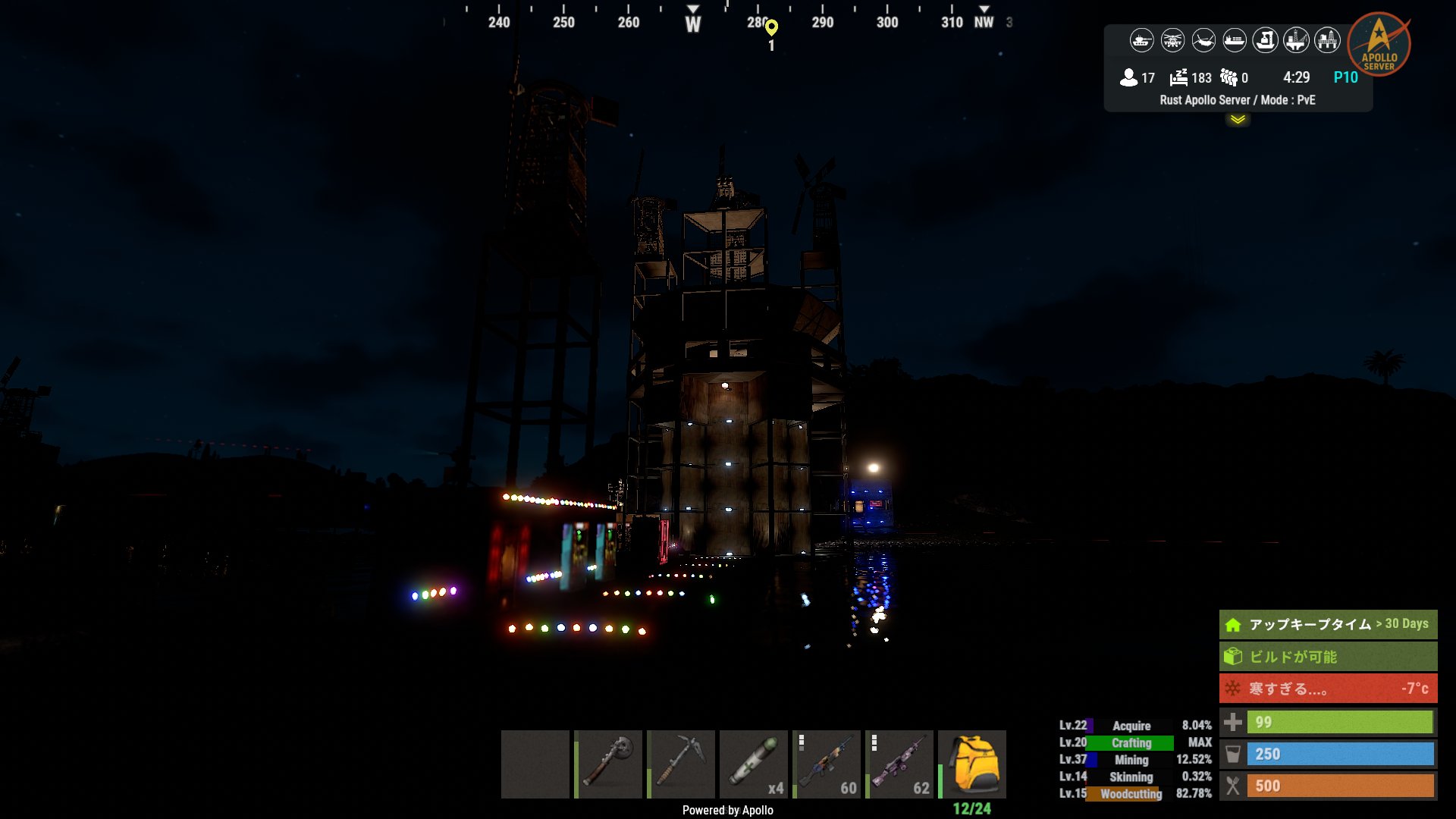Select the salvaged axe hotbar slot
1456x819 pixels.
coord(608,764)
